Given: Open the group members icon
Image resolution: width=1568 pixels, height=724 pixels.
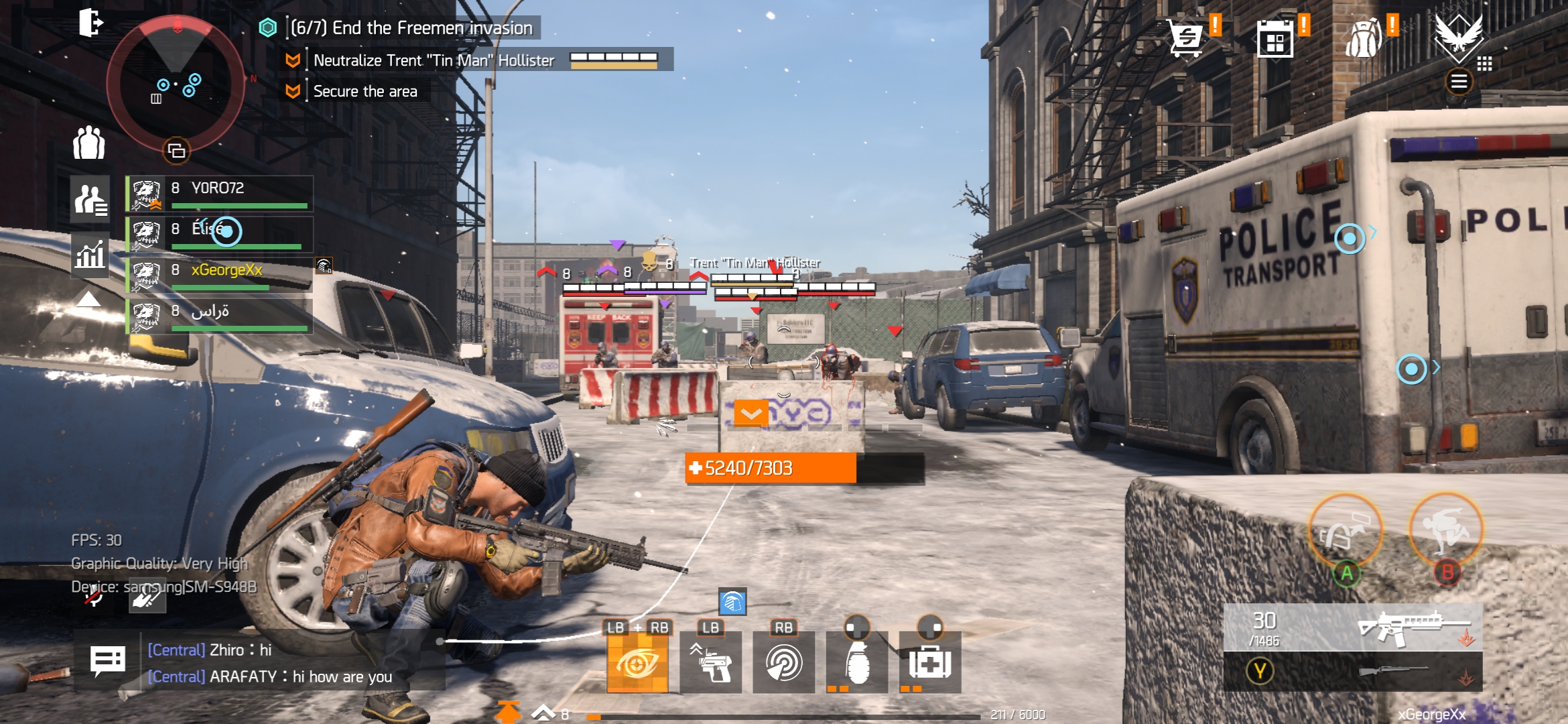Looking at the screenshot, I should 89,143.
